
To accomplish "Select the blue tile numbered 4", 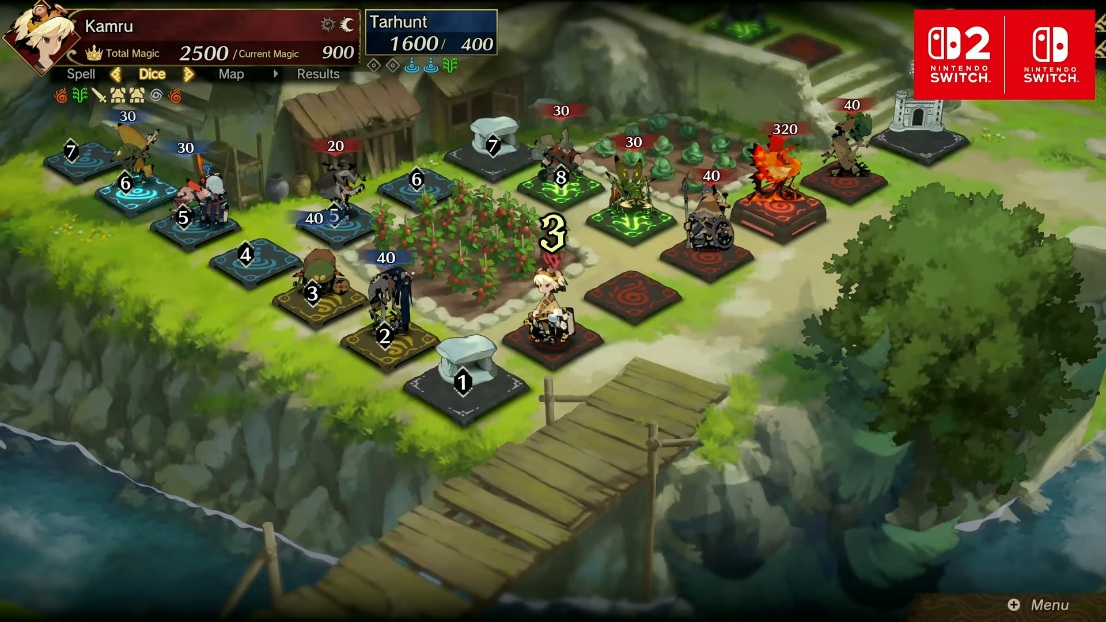I will point(254,258).
